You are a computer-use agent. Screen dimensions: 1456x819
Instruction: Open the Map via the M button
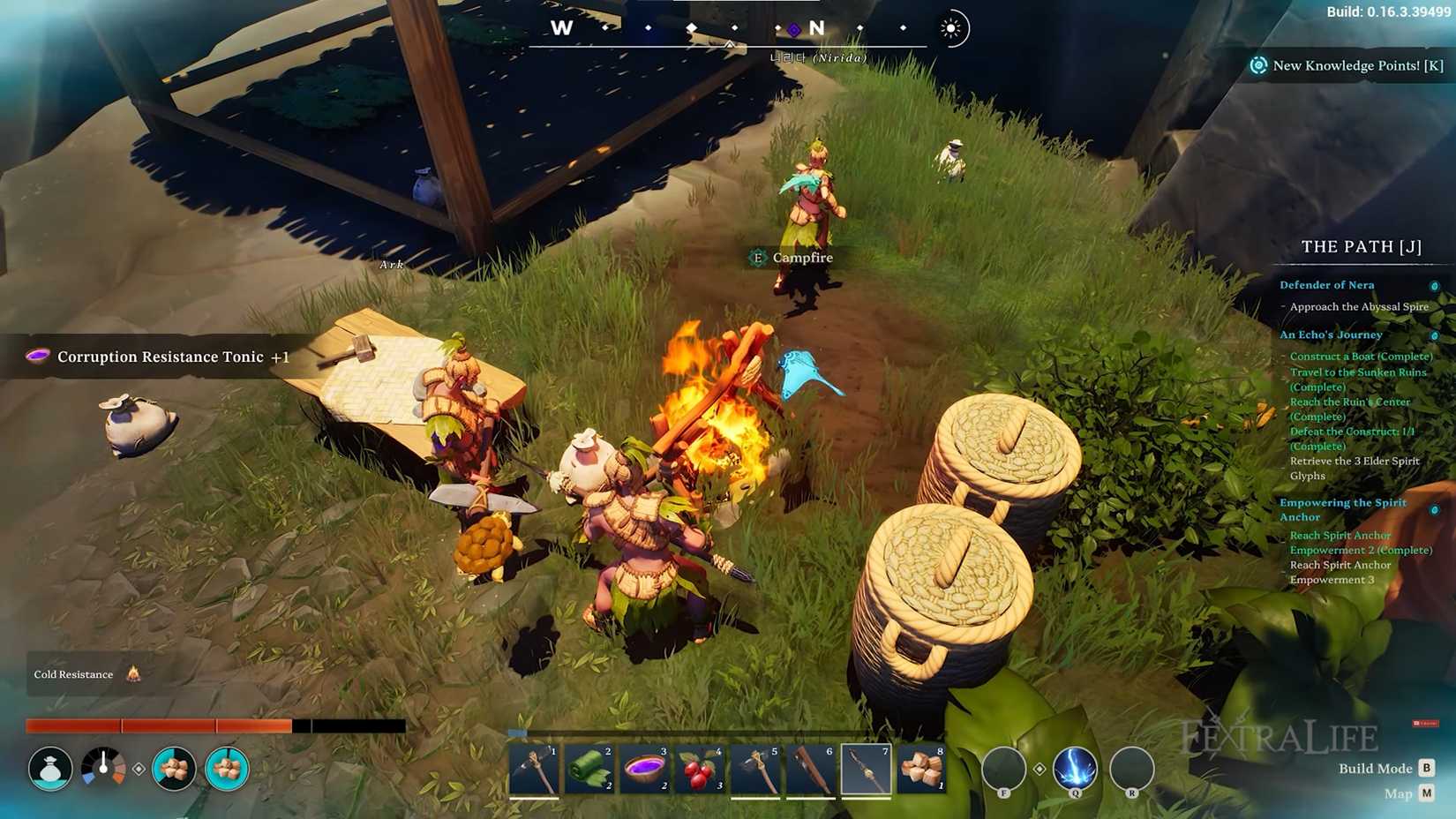(x=1427, y=793)
